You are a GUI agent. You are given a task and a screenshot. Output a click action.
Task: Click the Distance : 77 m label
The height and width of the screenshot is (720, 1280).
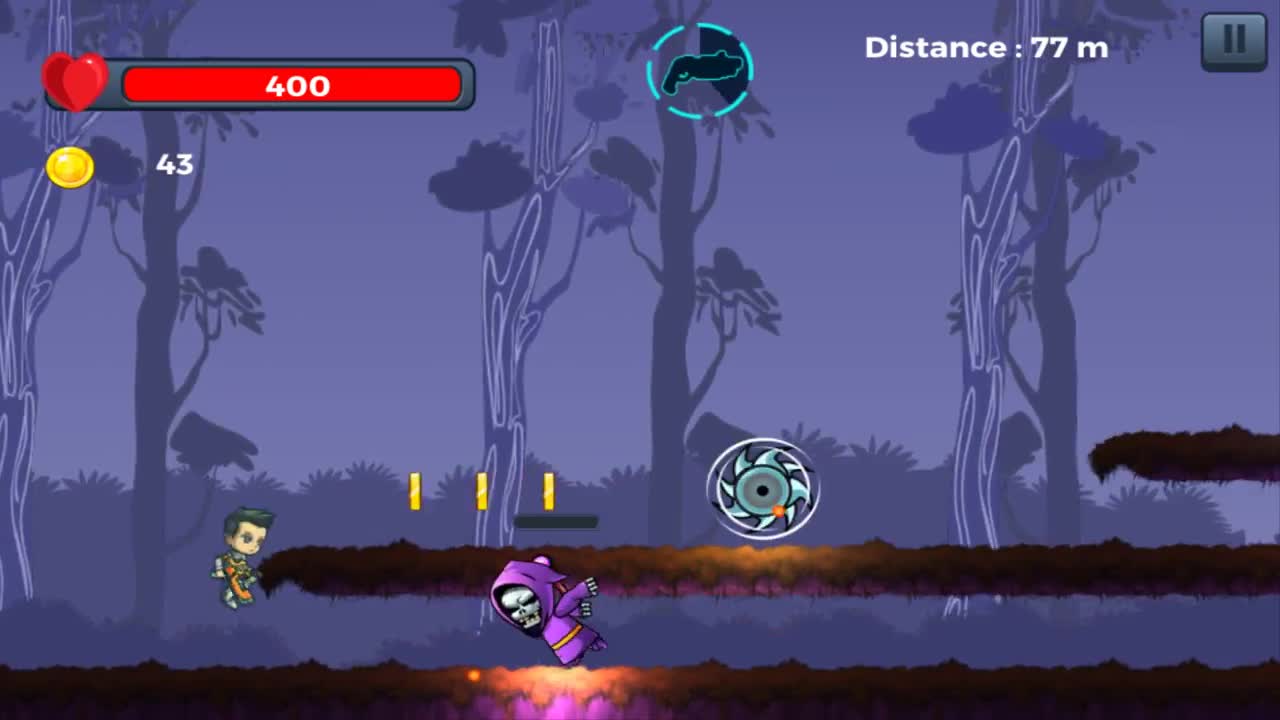coord(985,47)
